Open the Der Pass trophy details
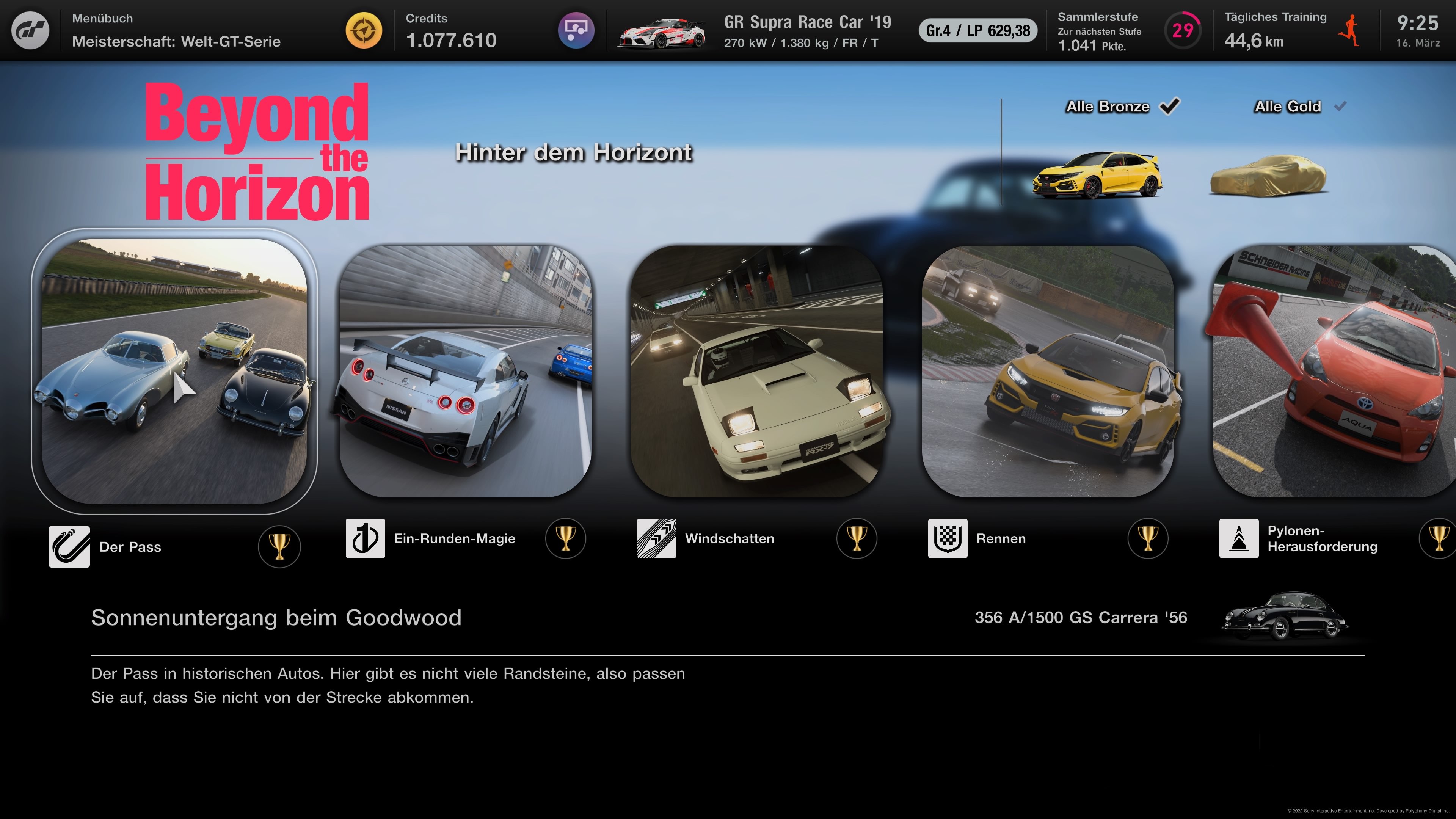 (279, 546)
